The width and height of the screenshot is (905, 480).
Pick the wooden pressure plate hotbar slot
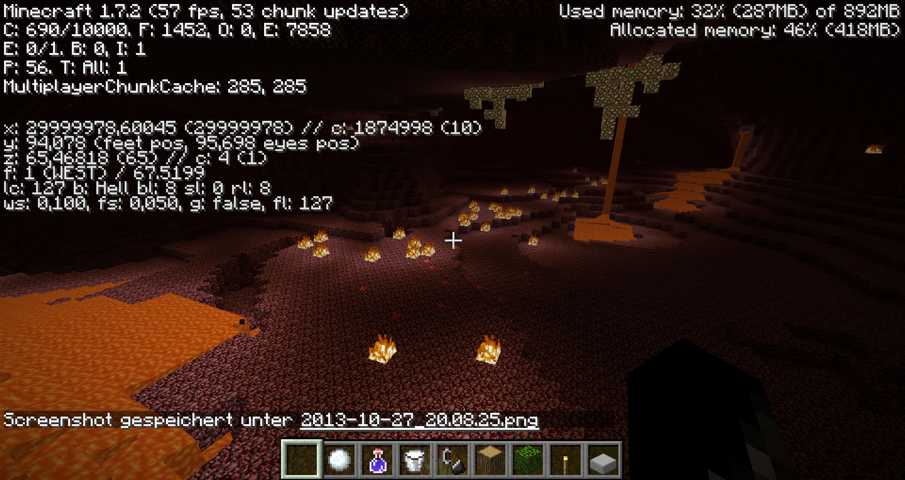click(490, 460)
